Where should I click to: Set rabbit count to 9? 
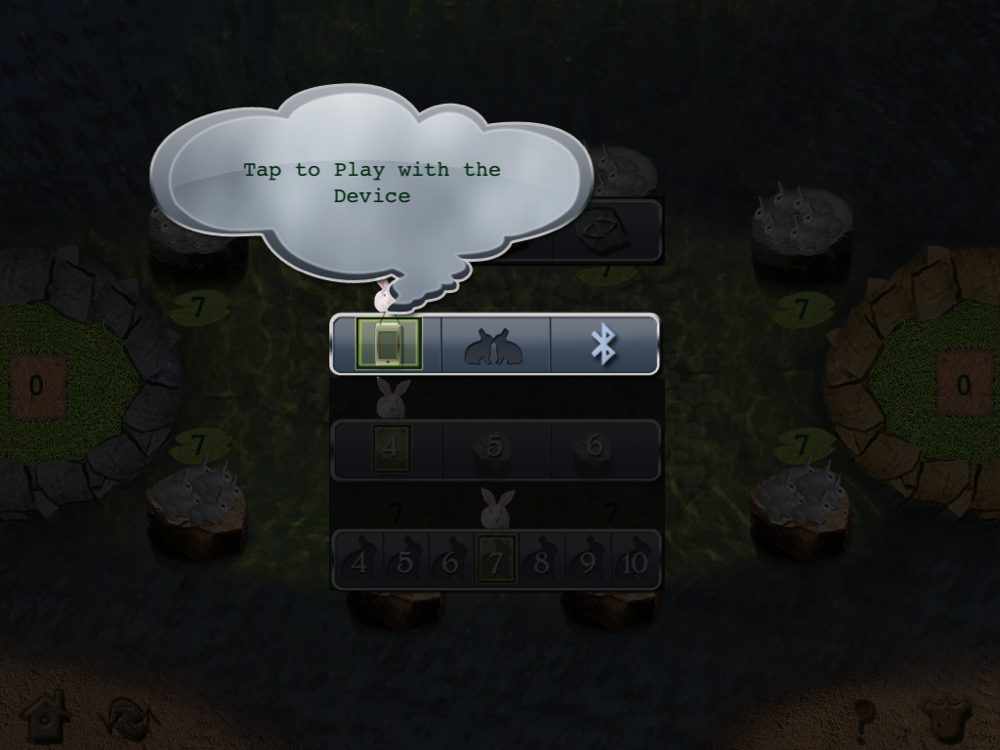(x=587, y=562)
